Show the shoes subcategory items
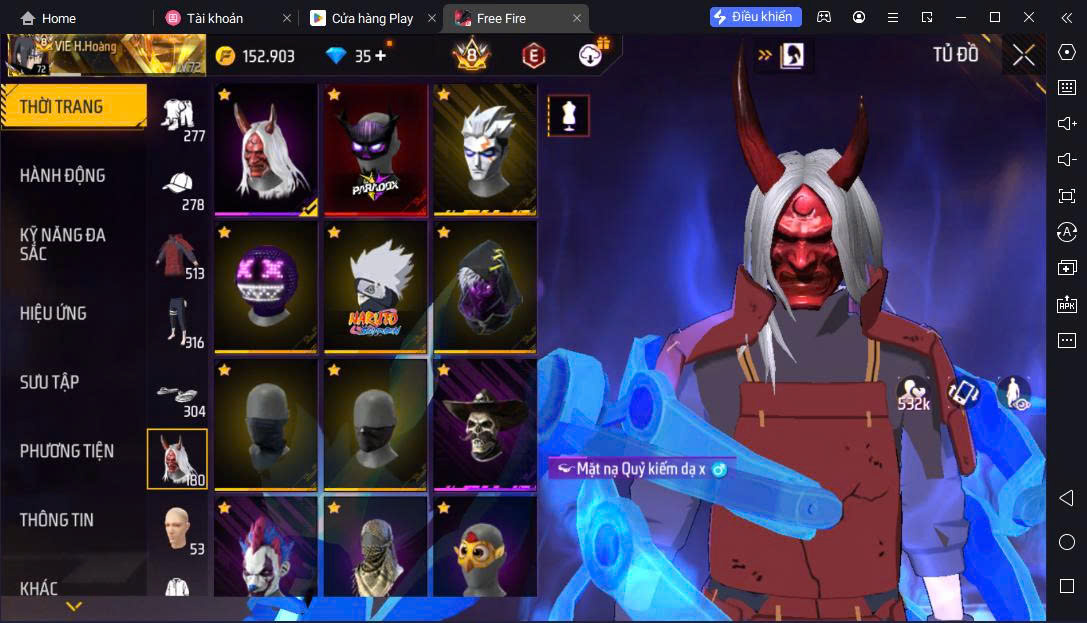The image size is (1087, 623). coord(178,395)
